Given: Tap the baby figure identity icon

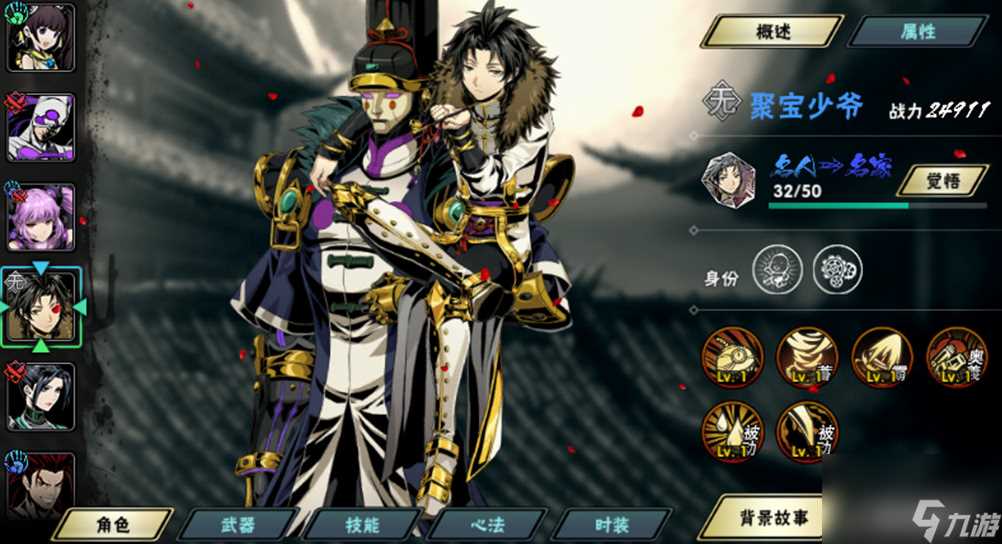Looking at the screenshot, I should [777, 270].
